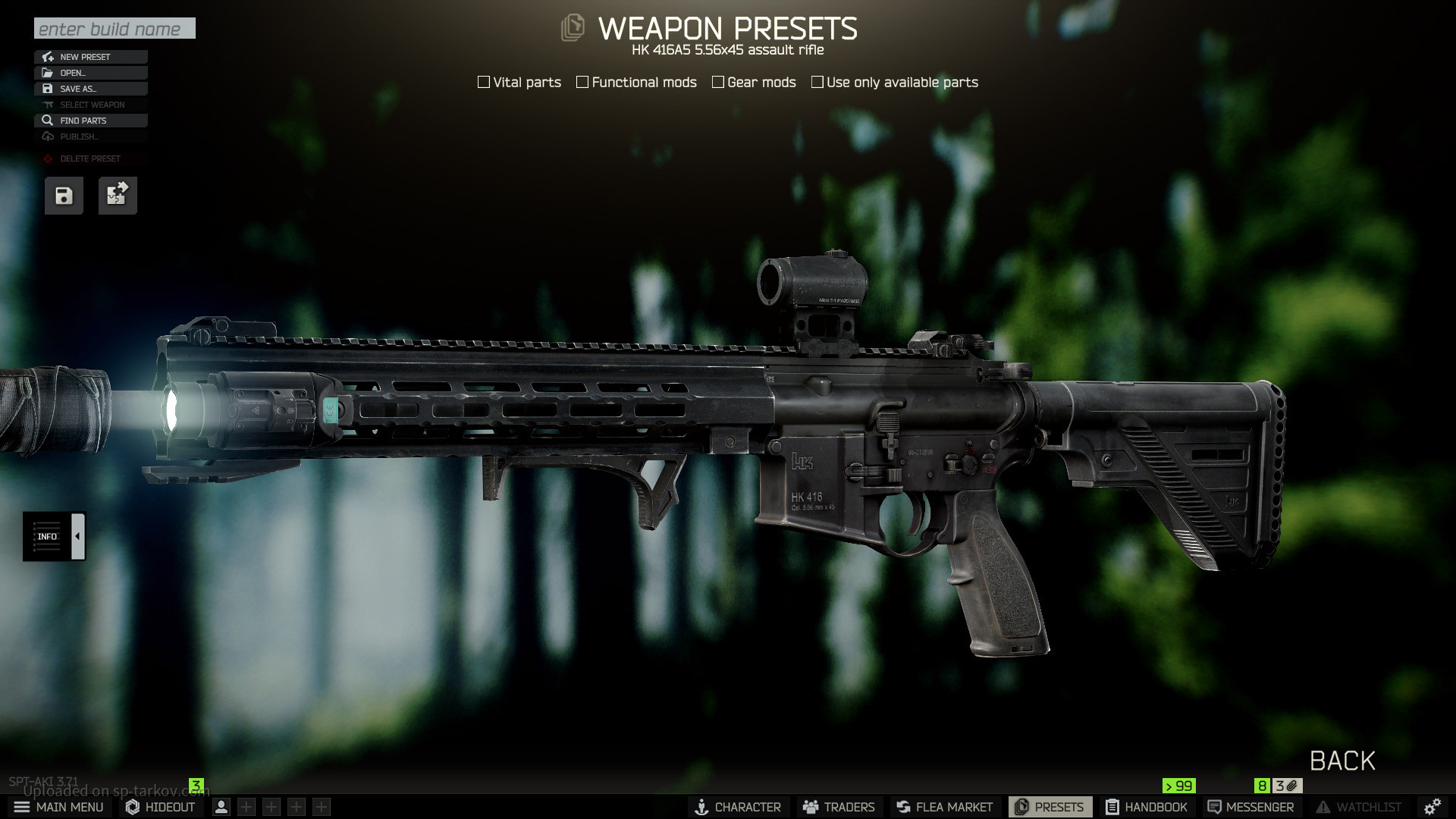Open the settings gear icon

1432,807
